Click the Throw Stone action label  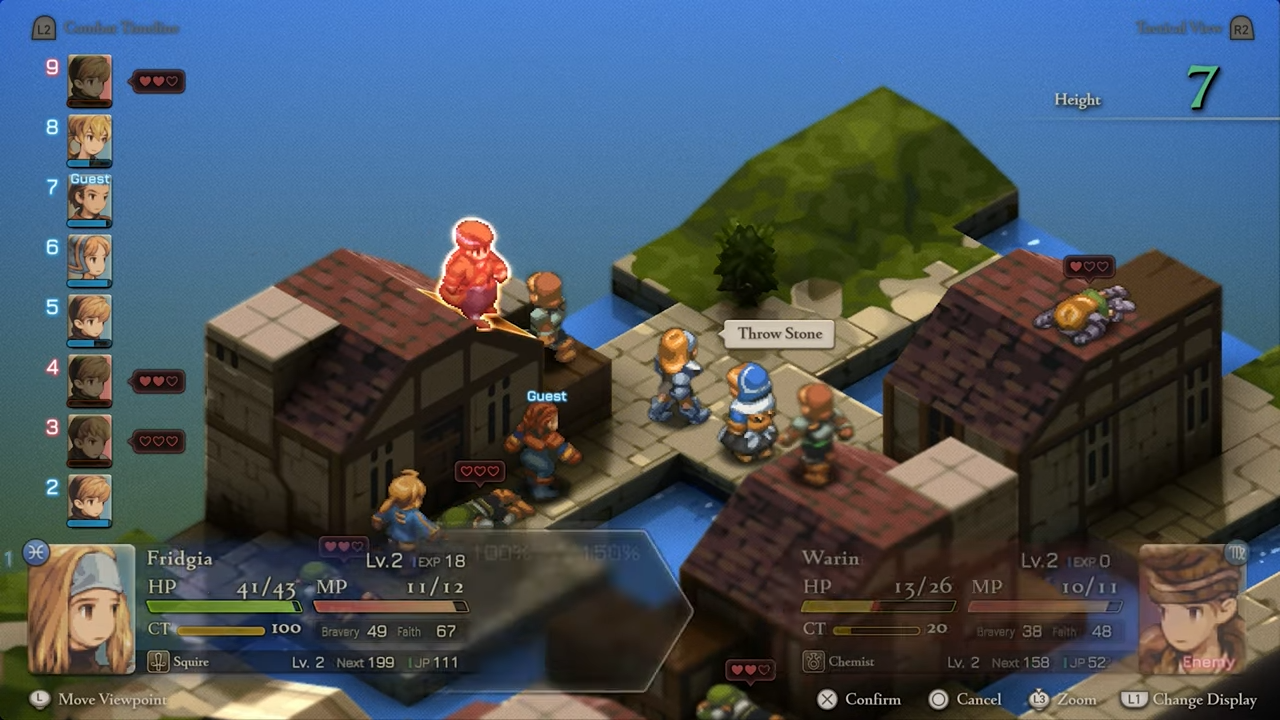pyautogui.click(x=780, y=334)
